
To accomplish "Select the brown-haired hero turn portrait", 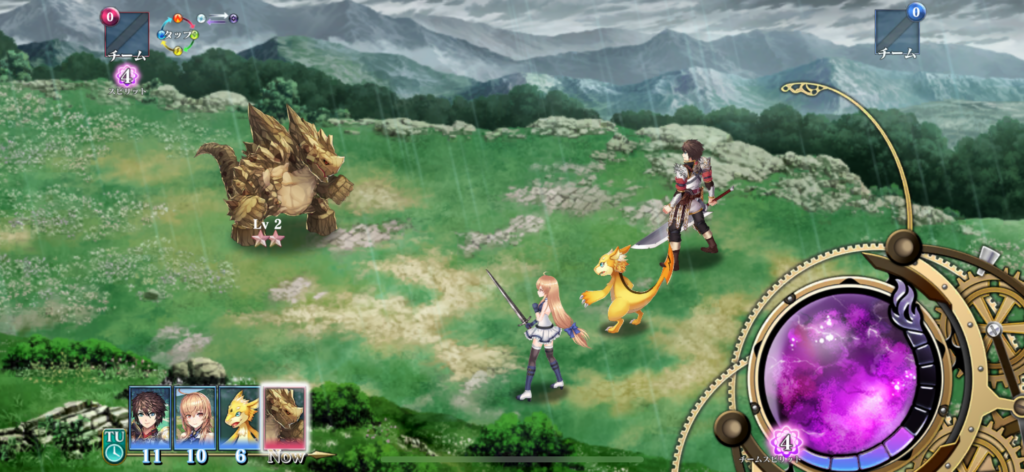I will [x=150, y=417].
